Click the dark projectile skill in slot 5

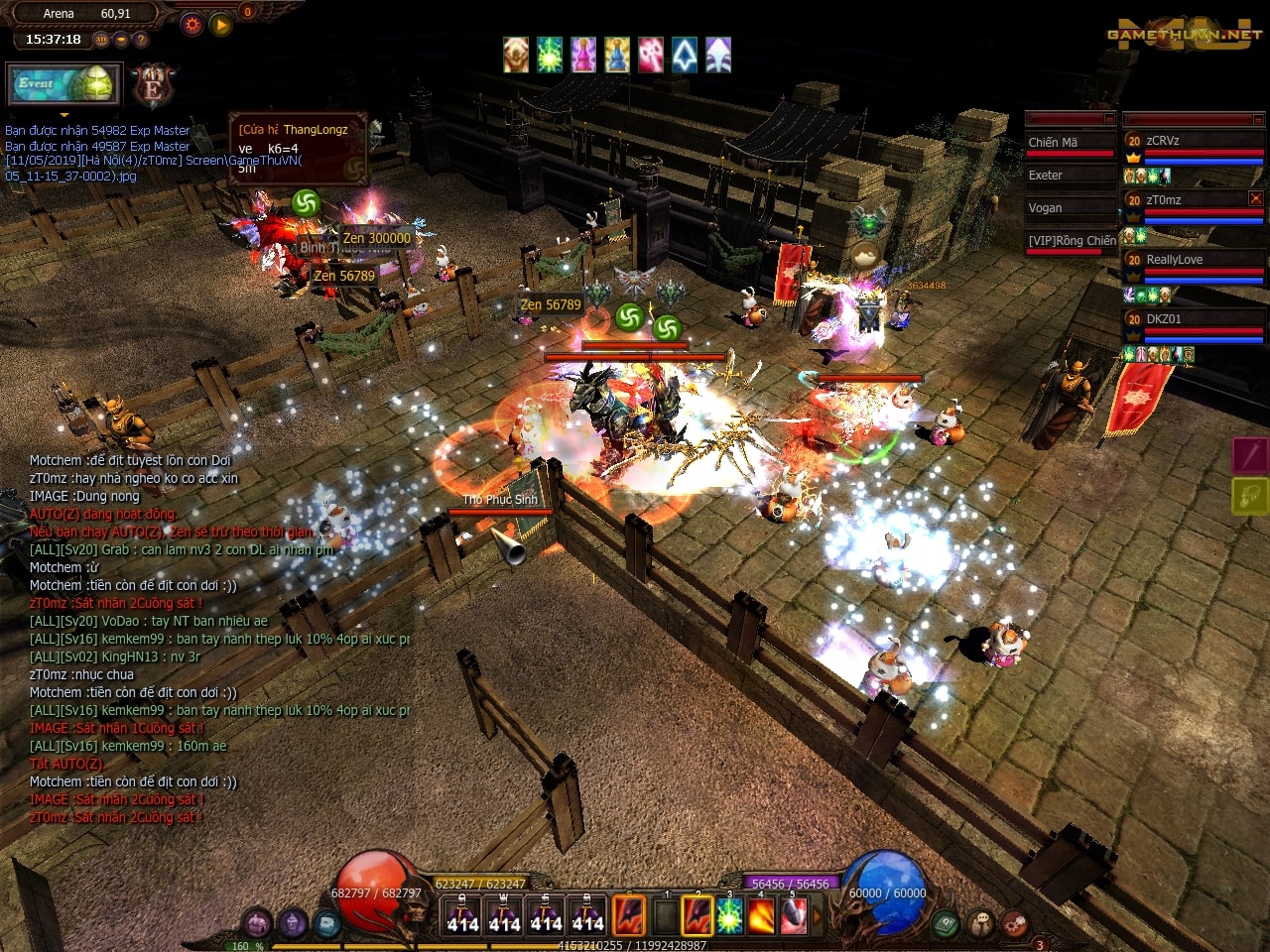(x=792, y=917)
